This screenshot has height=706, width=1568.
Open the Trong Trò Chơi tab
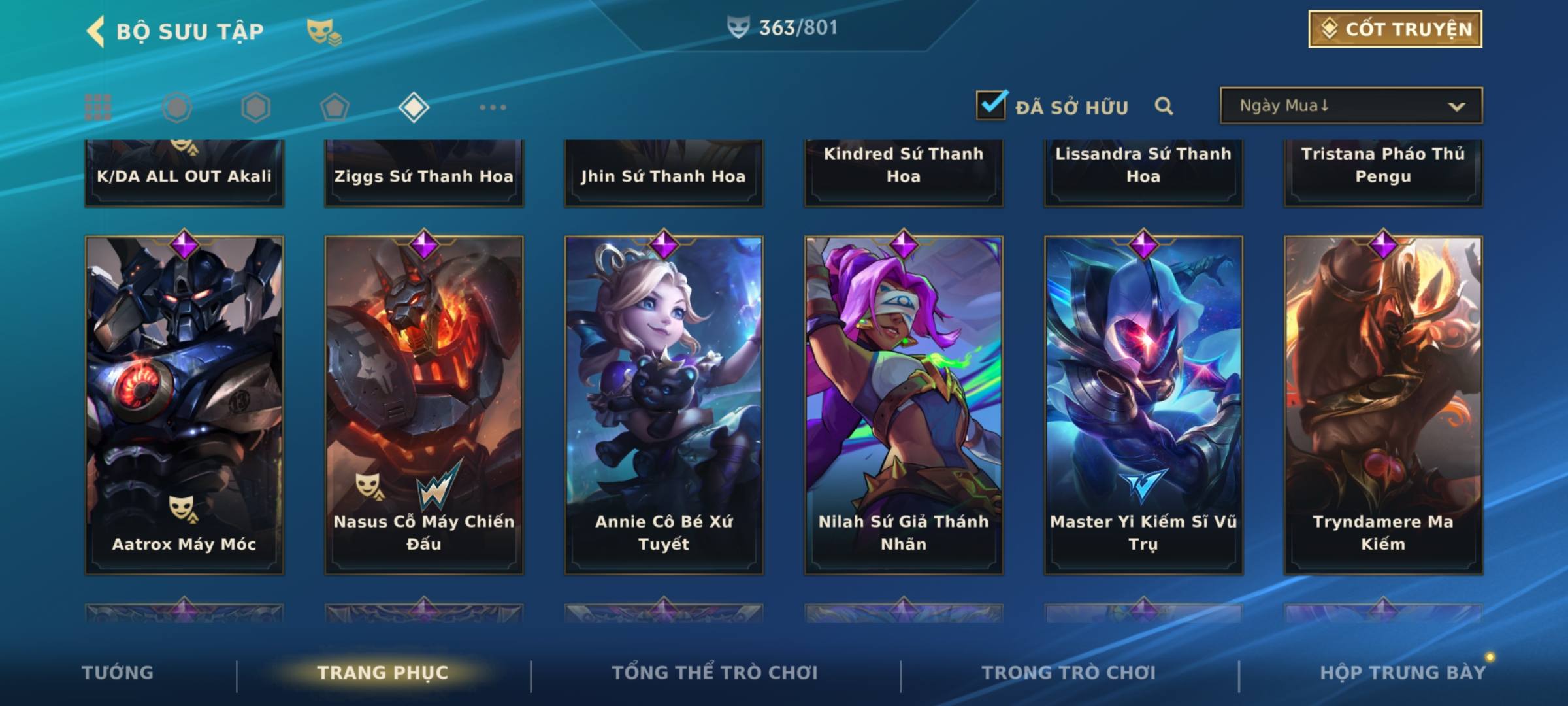click(1069, 673)
